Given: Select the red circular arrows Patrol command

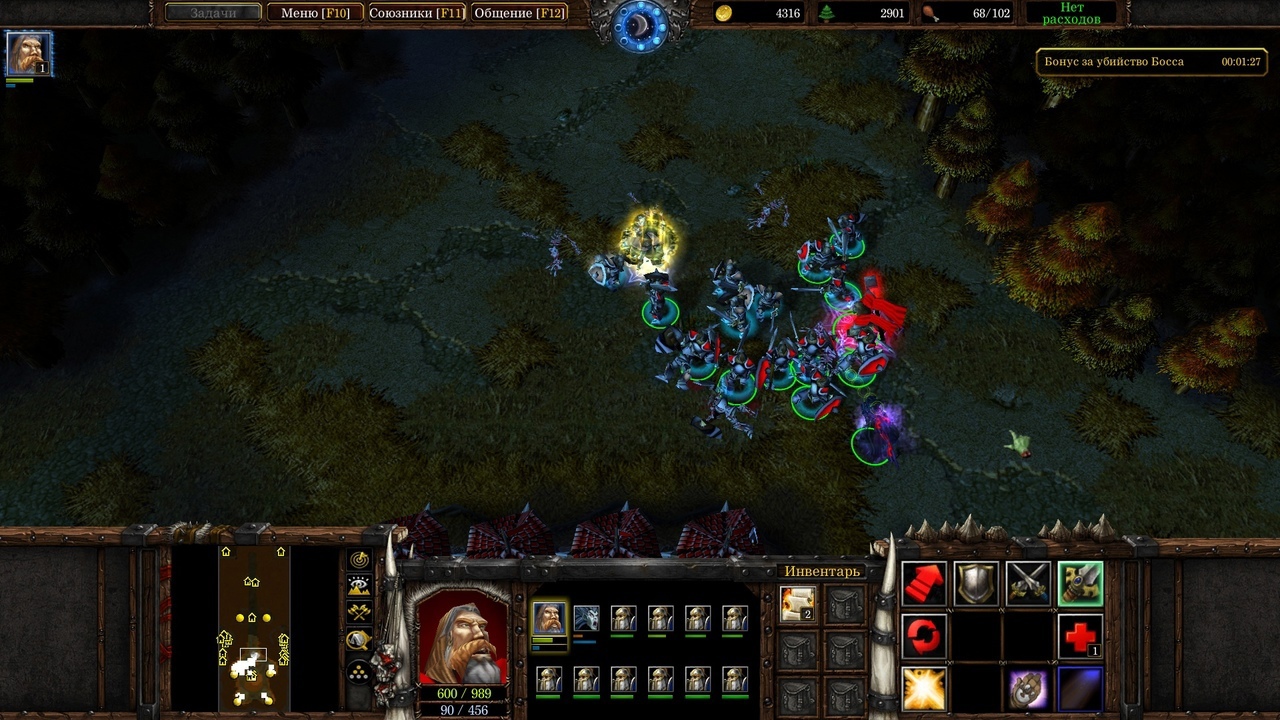Looking at the screenshot, I should (x=924, y=636).
